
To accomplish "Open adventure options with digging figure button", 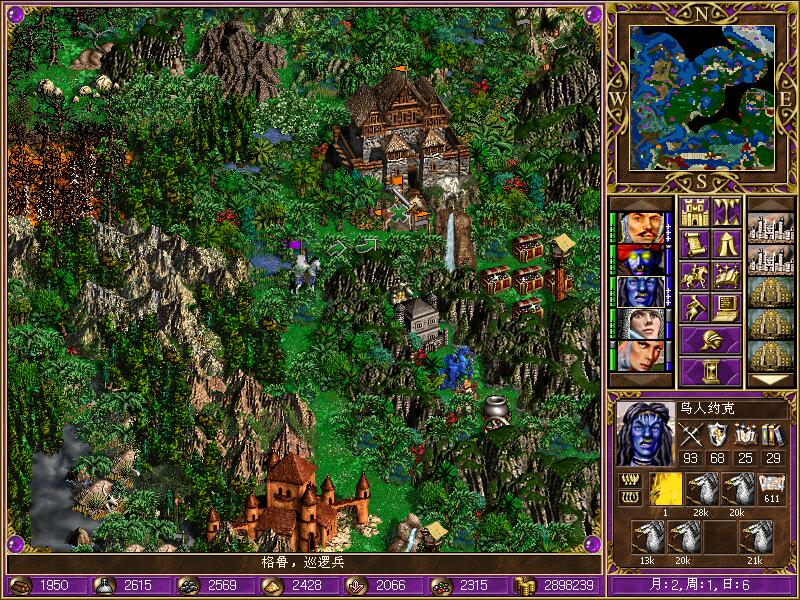I will click(693, 307).
